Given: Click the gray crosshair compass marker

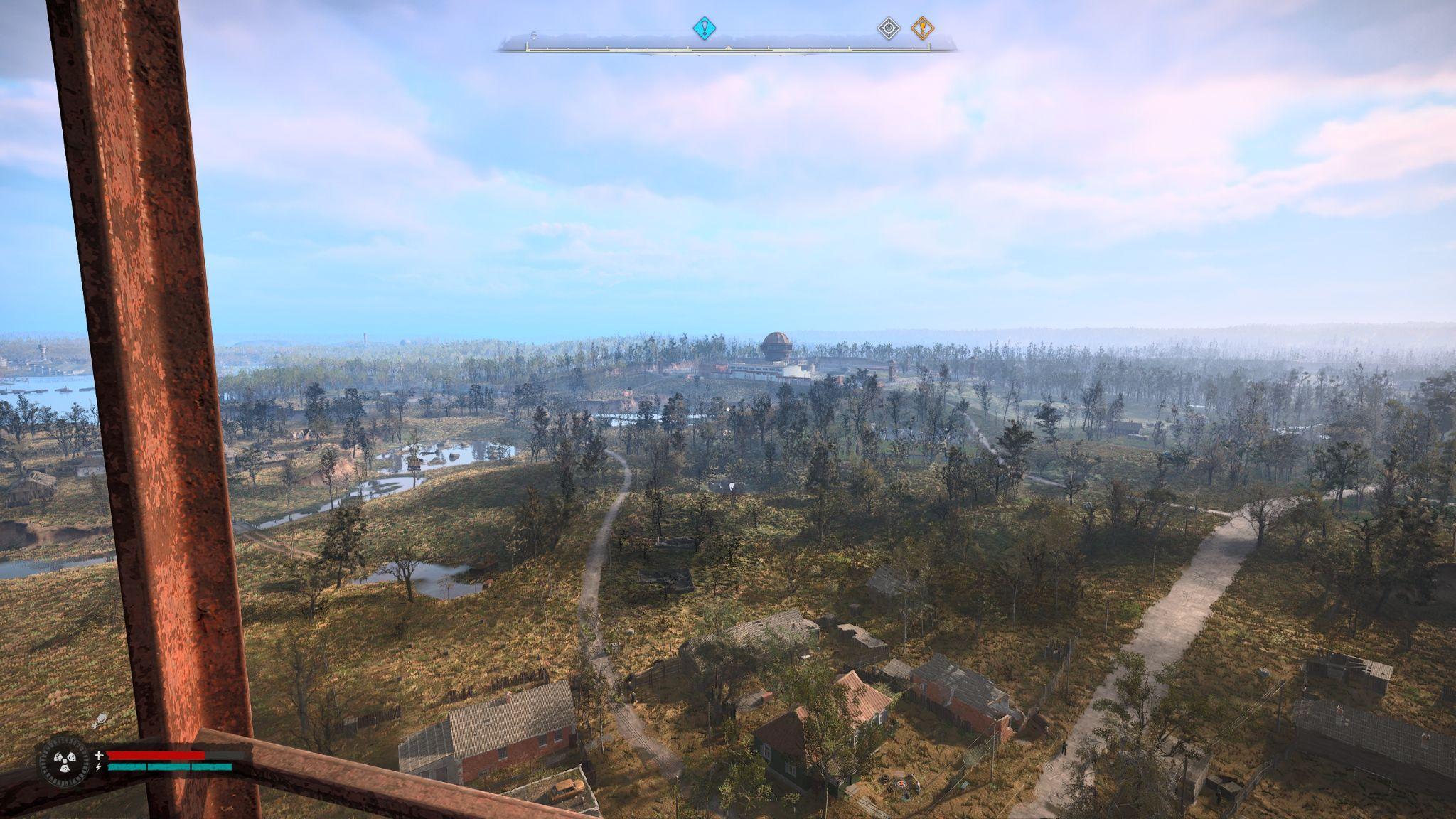Looking at the screenshot, I should 888,28.
